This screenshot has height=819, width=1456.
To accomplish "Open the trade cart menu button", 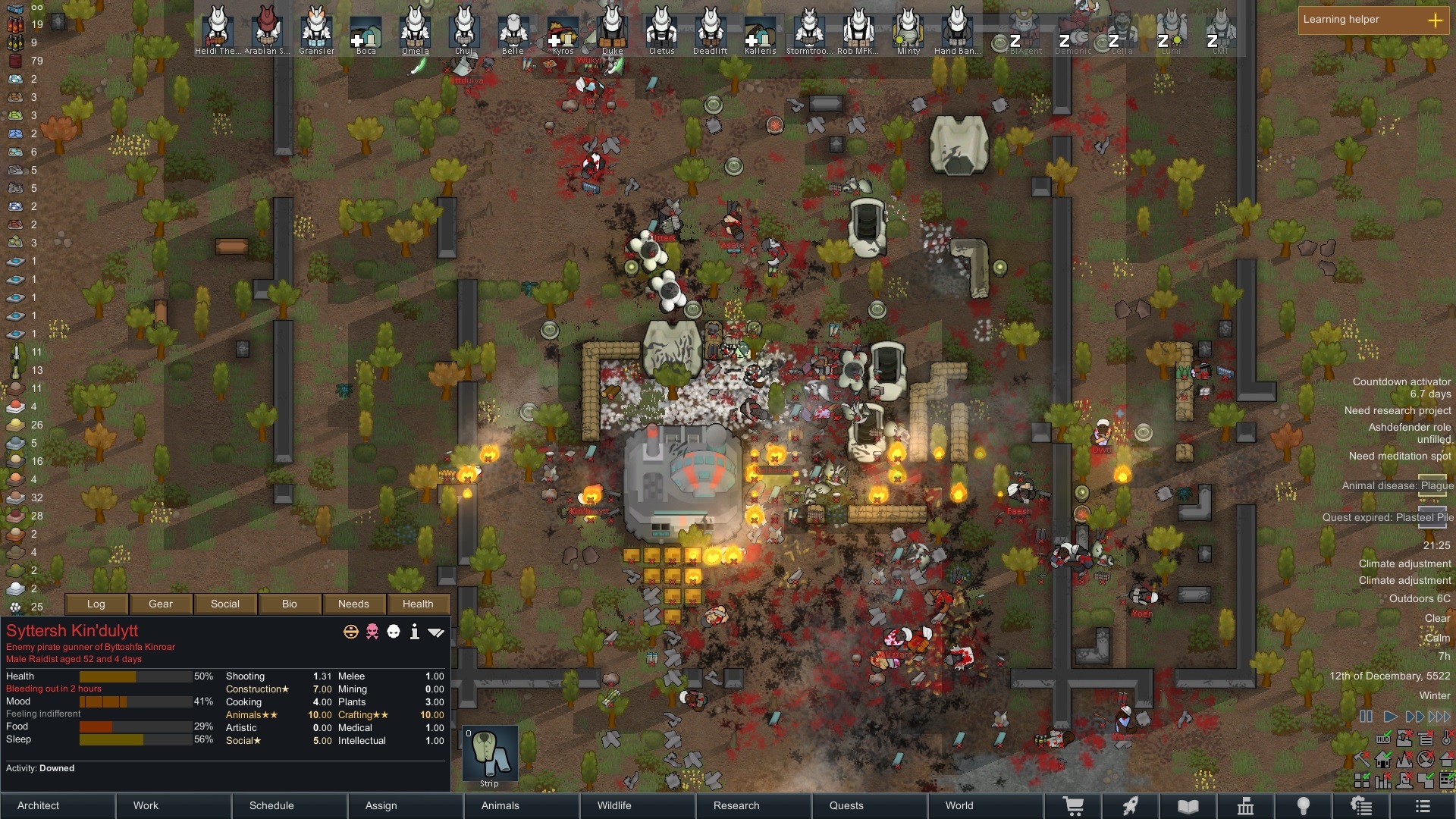I will point(1073,806).
